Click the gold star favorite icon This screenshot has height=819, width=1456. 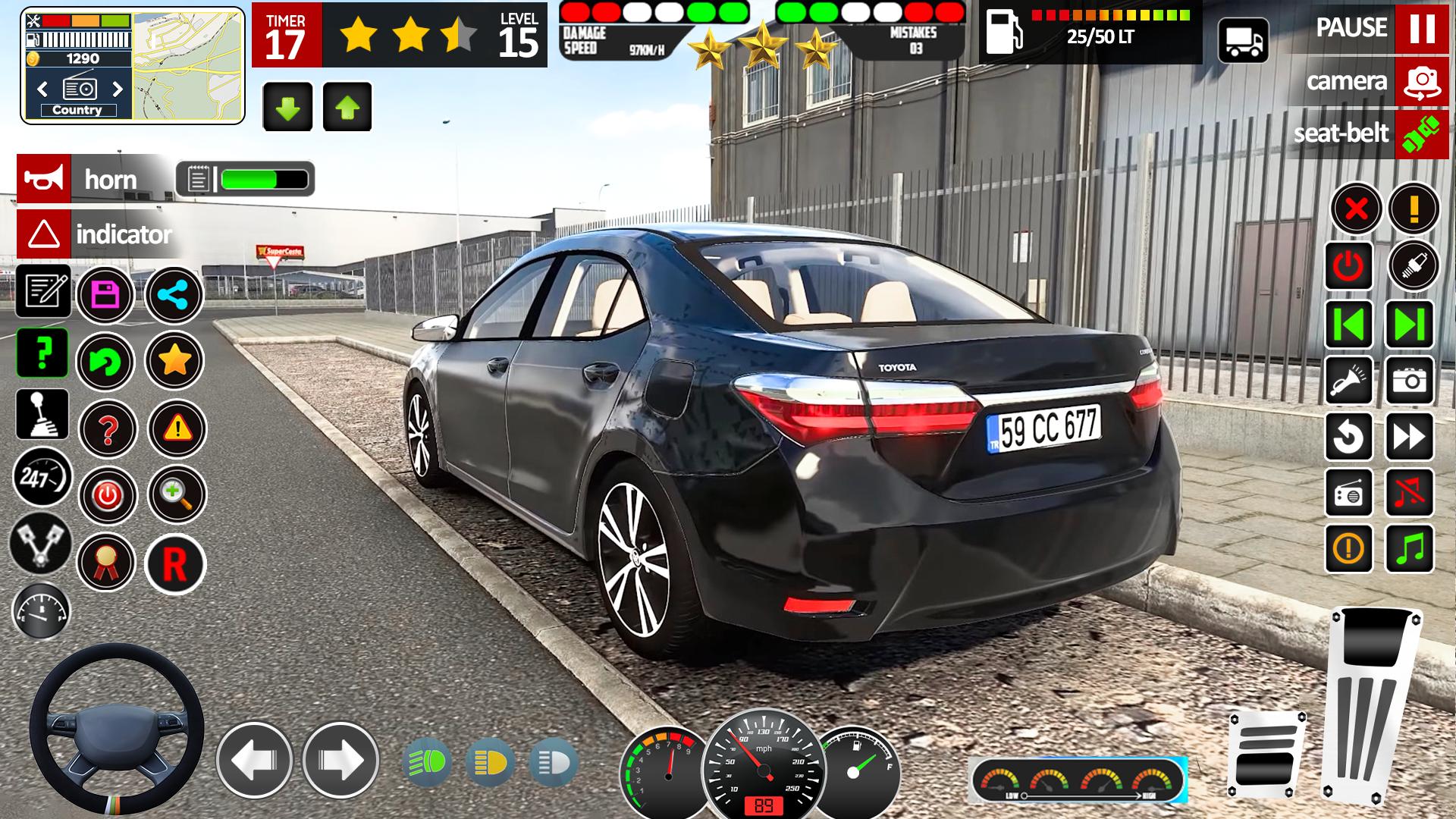[x=174, y=361]
